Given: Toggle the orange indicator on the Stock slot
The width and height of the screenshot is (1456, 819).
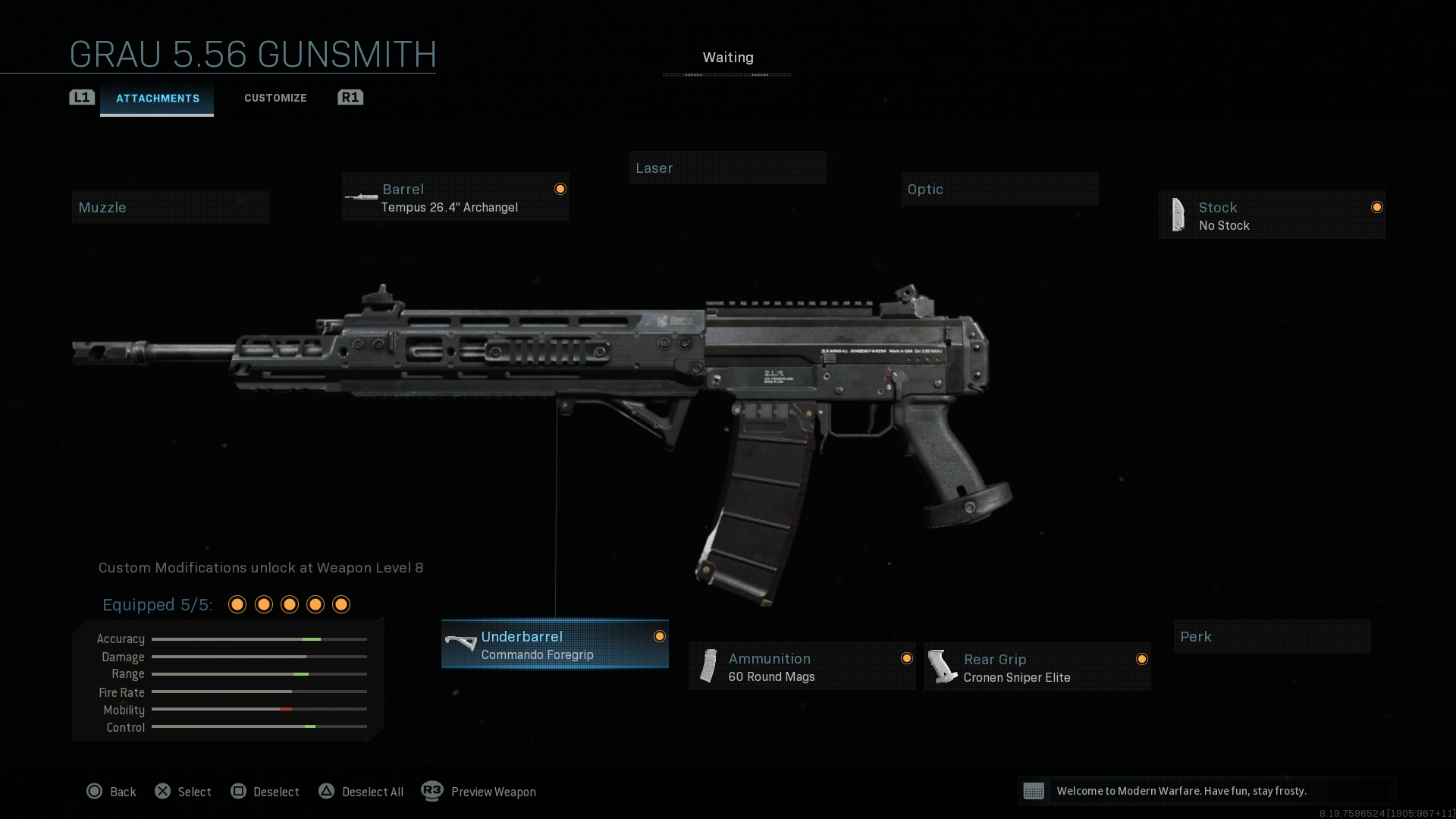Looking at the screenshot, I should (1377, 206).
